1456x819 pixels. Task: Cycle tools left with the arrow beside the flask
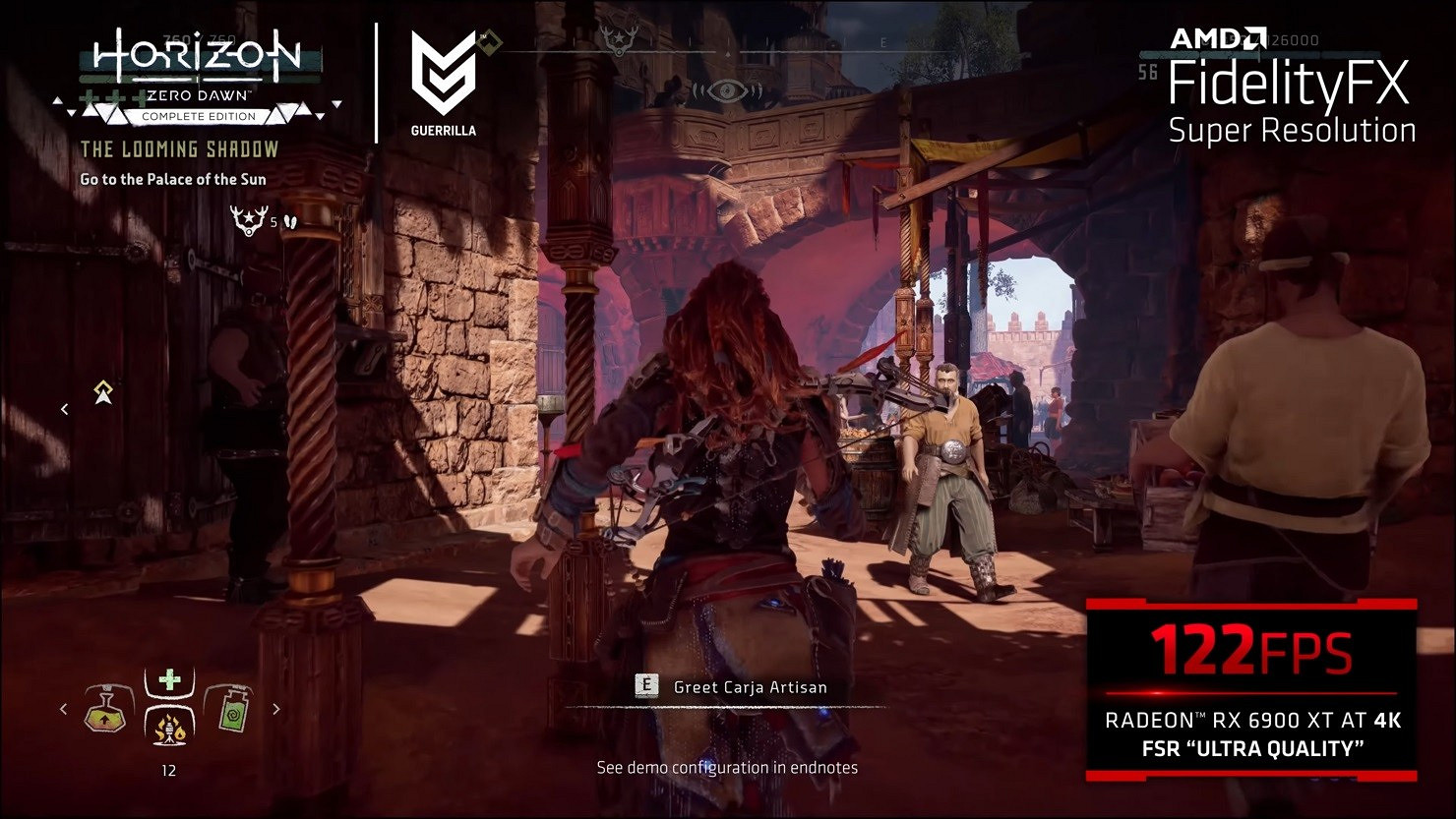pyautogui.click(x=65, y=709)
